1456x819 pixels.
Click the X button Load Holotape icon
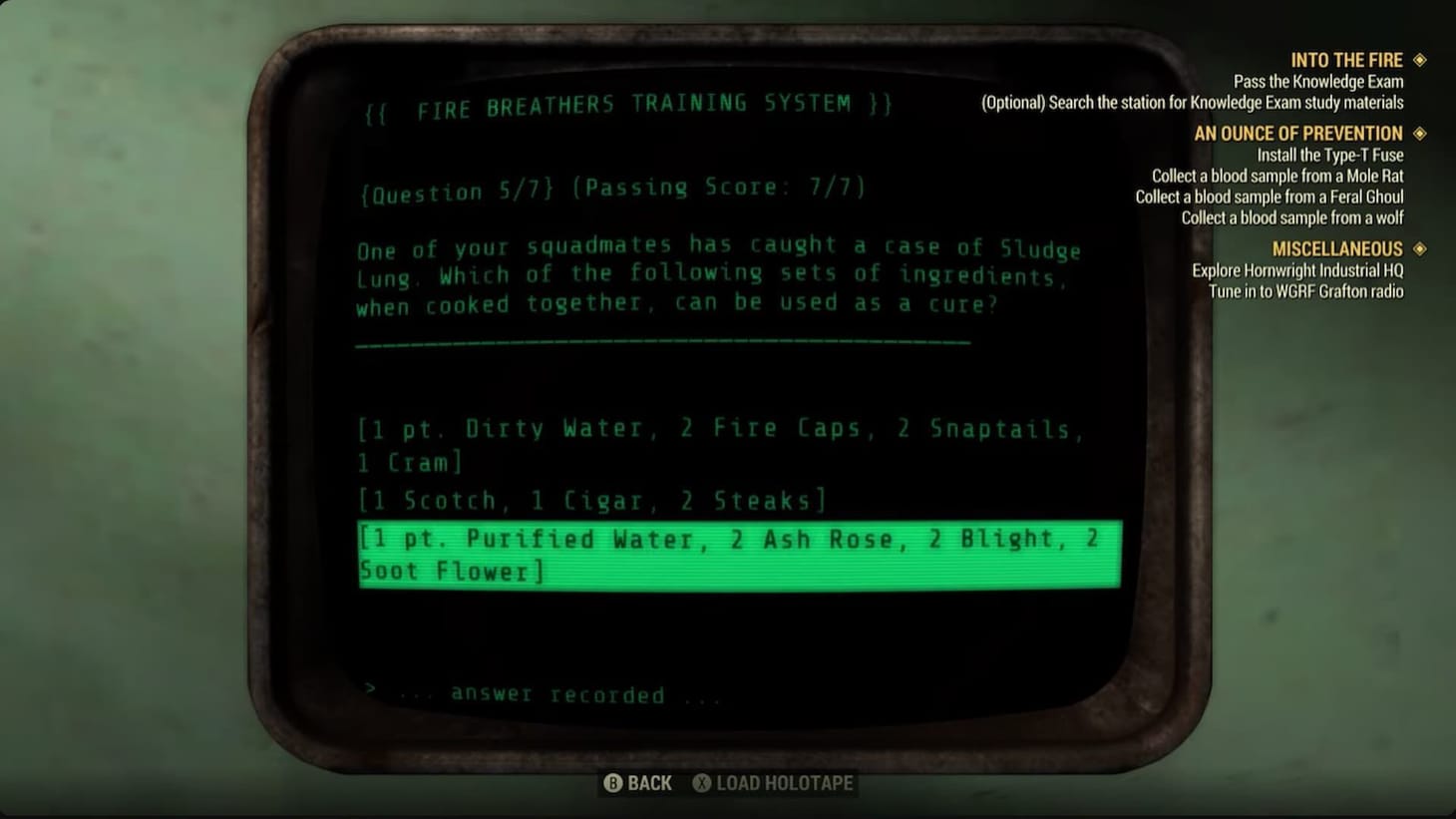click(701, 783)
